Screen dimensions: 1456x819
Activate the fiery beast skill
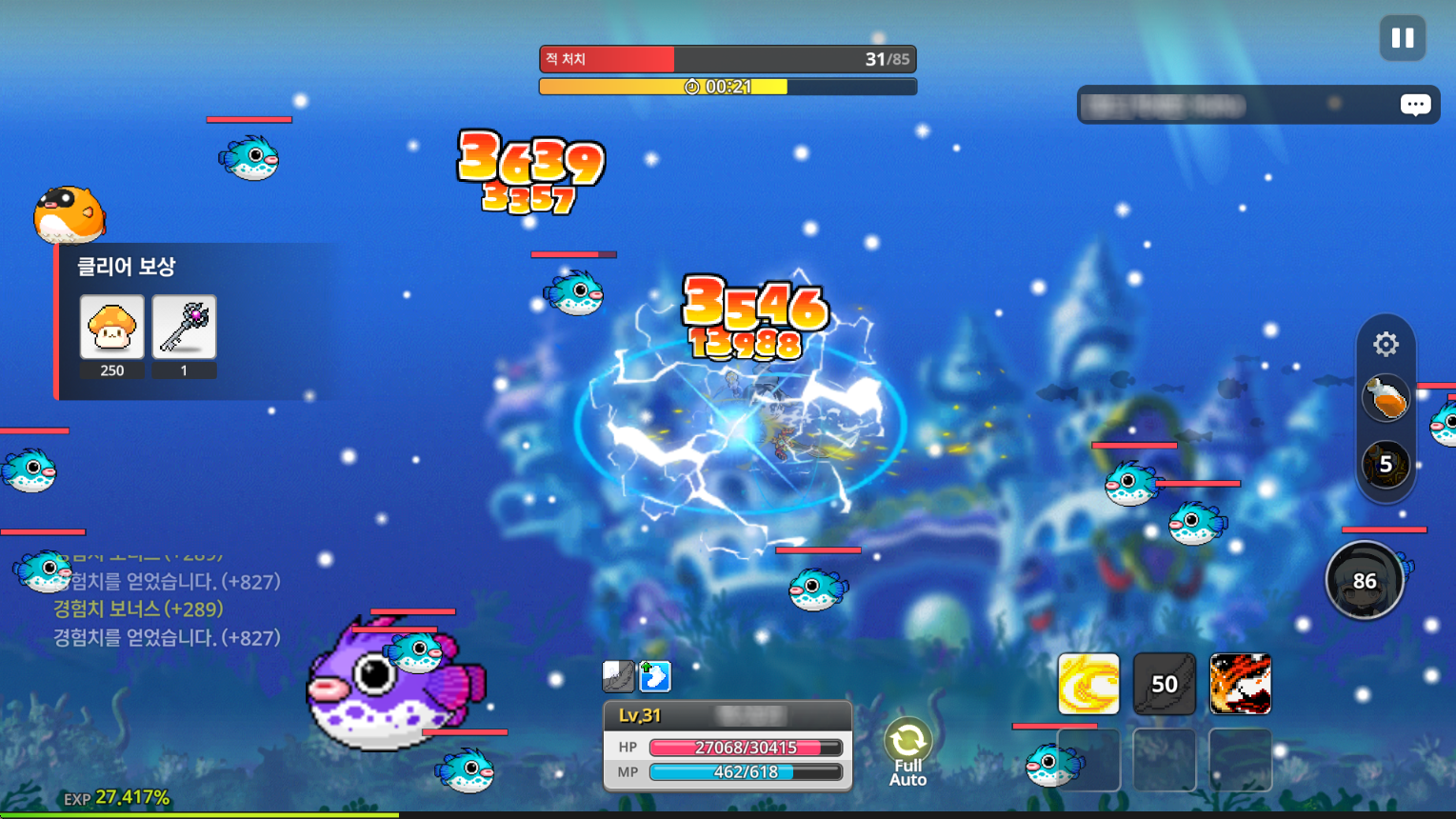click(x=1240, y=684)
